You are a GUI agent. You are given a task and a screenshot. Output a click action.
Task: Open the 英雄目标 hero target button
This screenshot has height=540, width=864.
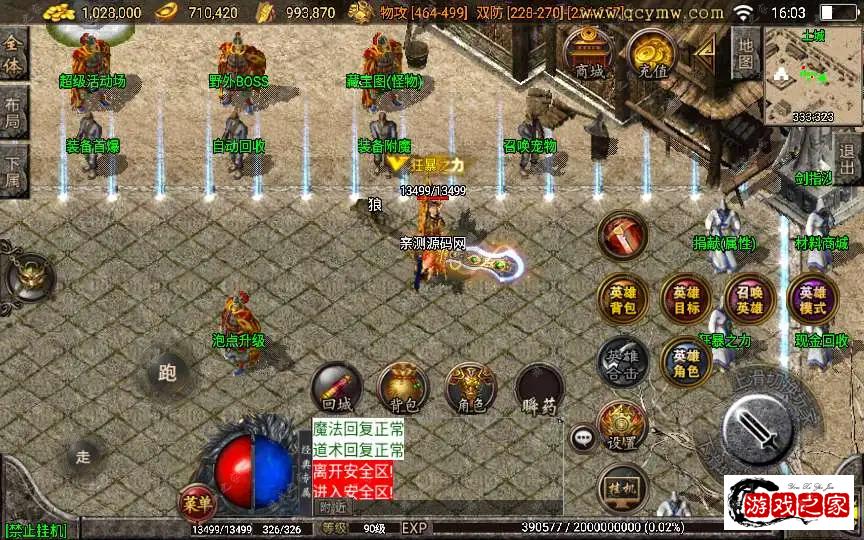point(685,300)
